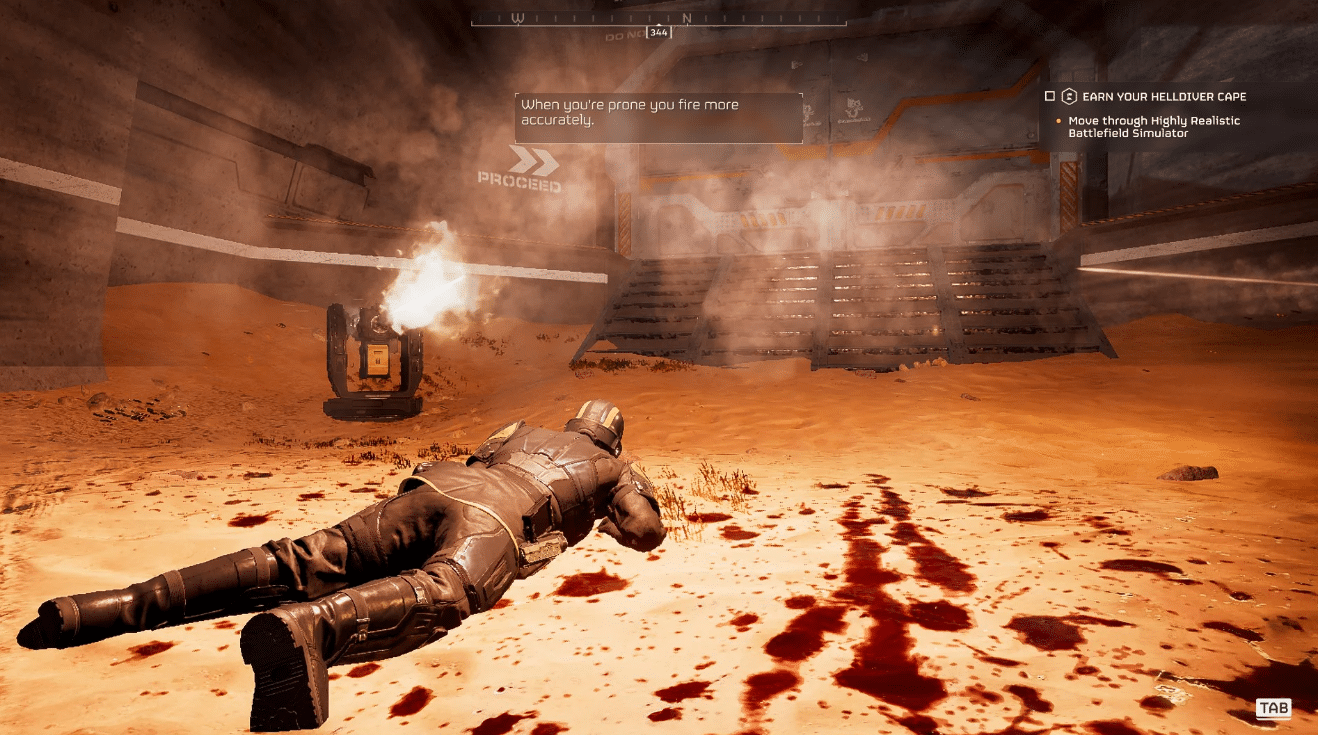This screenshot has height=735, width=1318.
Task: Click the small pointer triangle above the heading number
Action: click(x=659, y=24)
